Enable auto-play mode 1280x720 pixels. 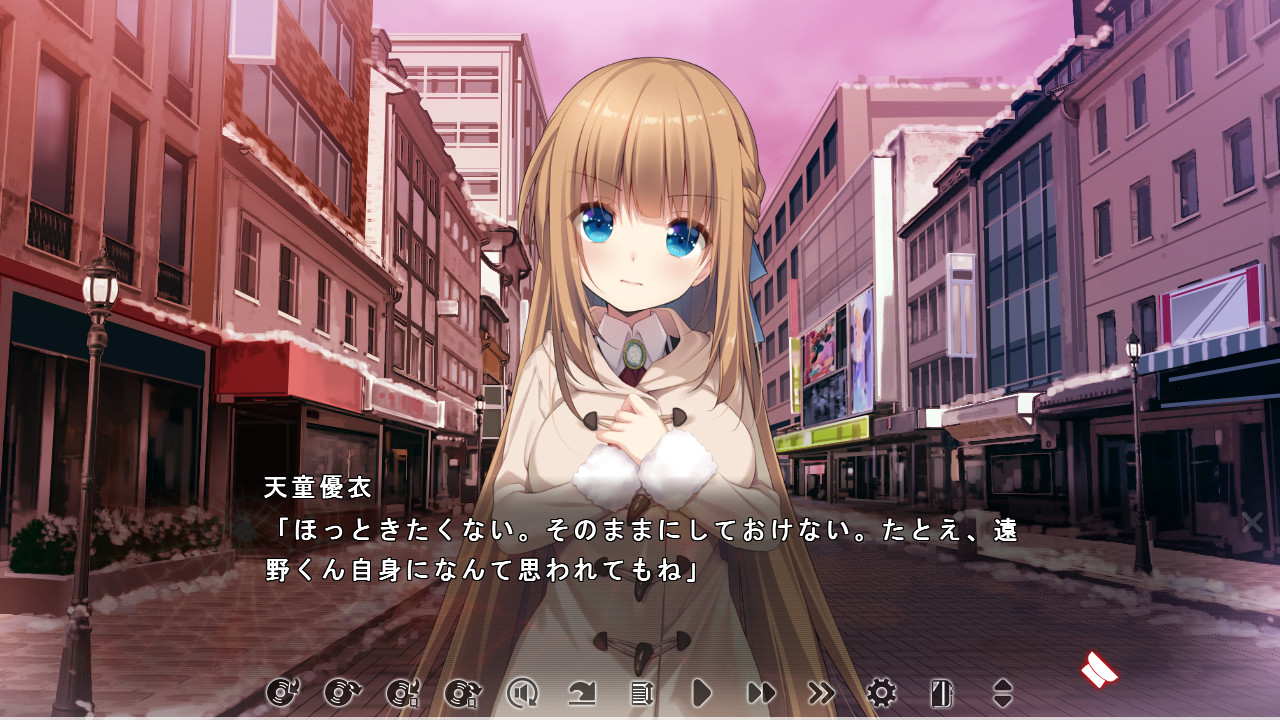[x=701, y=690]
